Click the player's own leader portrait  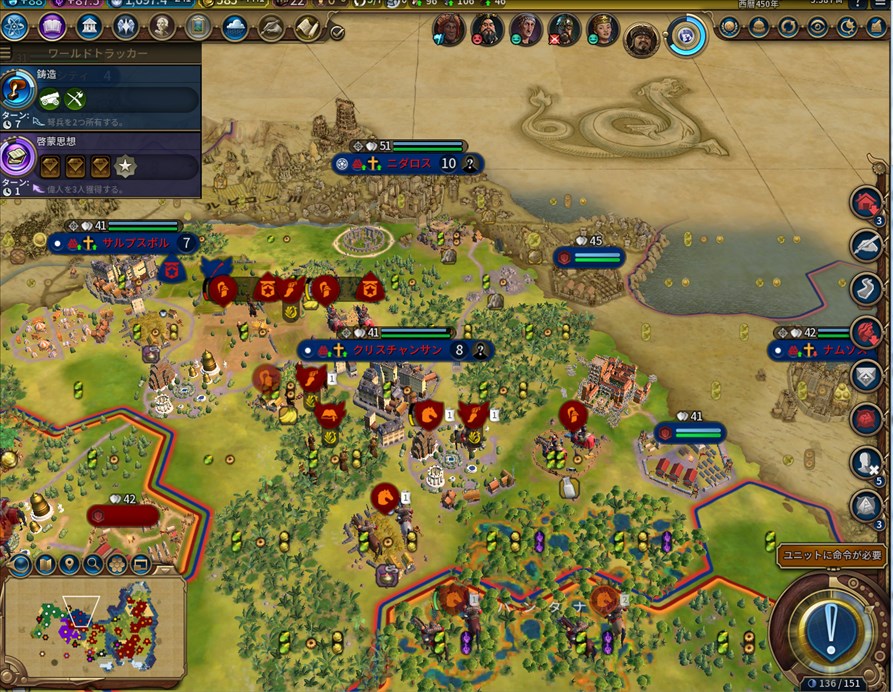point(640,40)
